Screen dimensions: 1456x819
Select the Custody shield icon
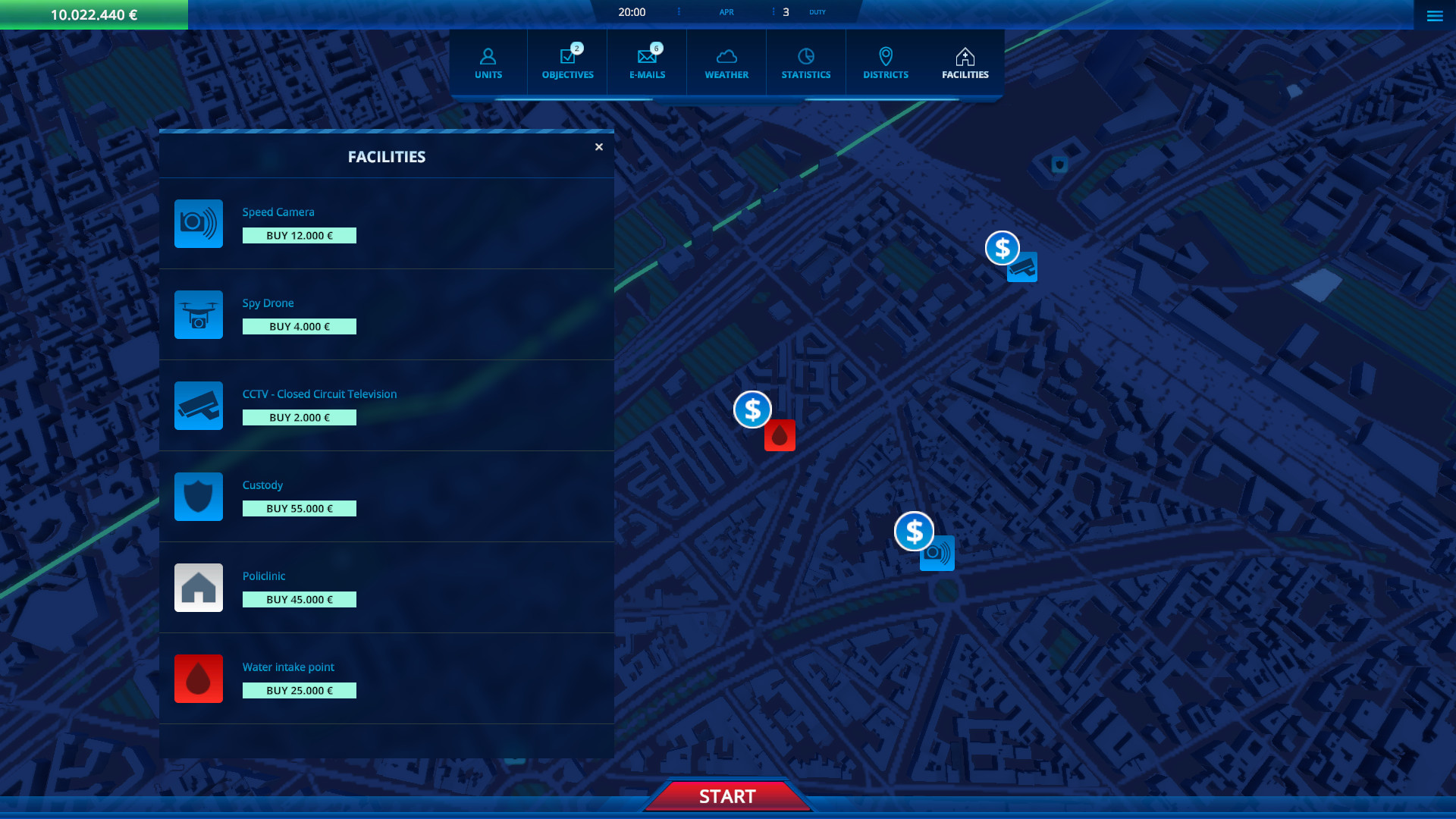point(198,497)
